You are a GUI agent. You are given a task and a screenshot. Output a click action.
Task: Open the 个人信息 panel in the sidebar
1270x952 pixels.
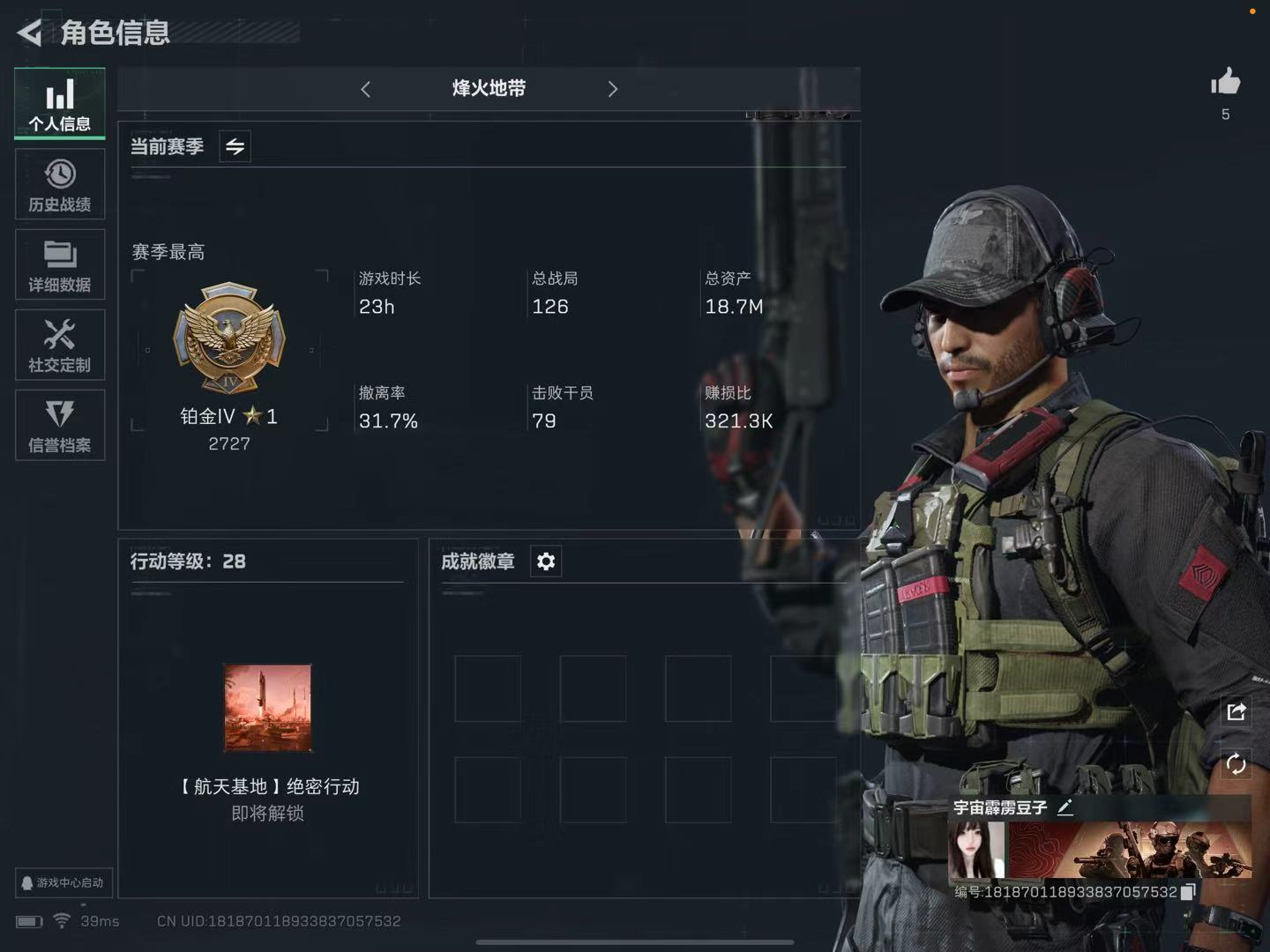click(59, 103)
